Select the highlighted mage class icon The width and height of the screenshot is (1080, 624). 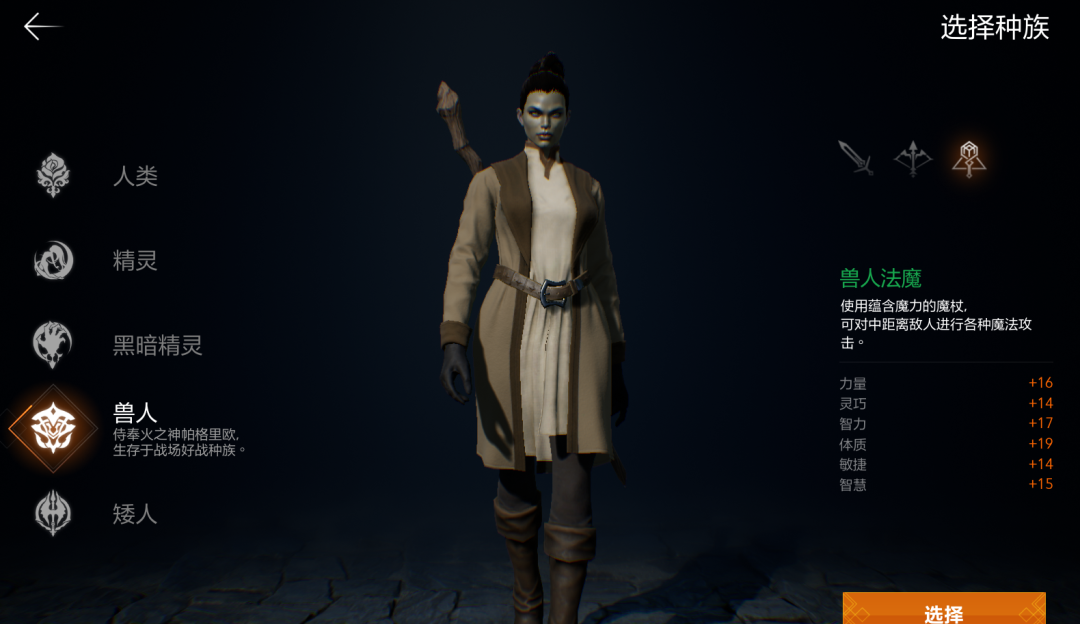(x=968, y=158)
